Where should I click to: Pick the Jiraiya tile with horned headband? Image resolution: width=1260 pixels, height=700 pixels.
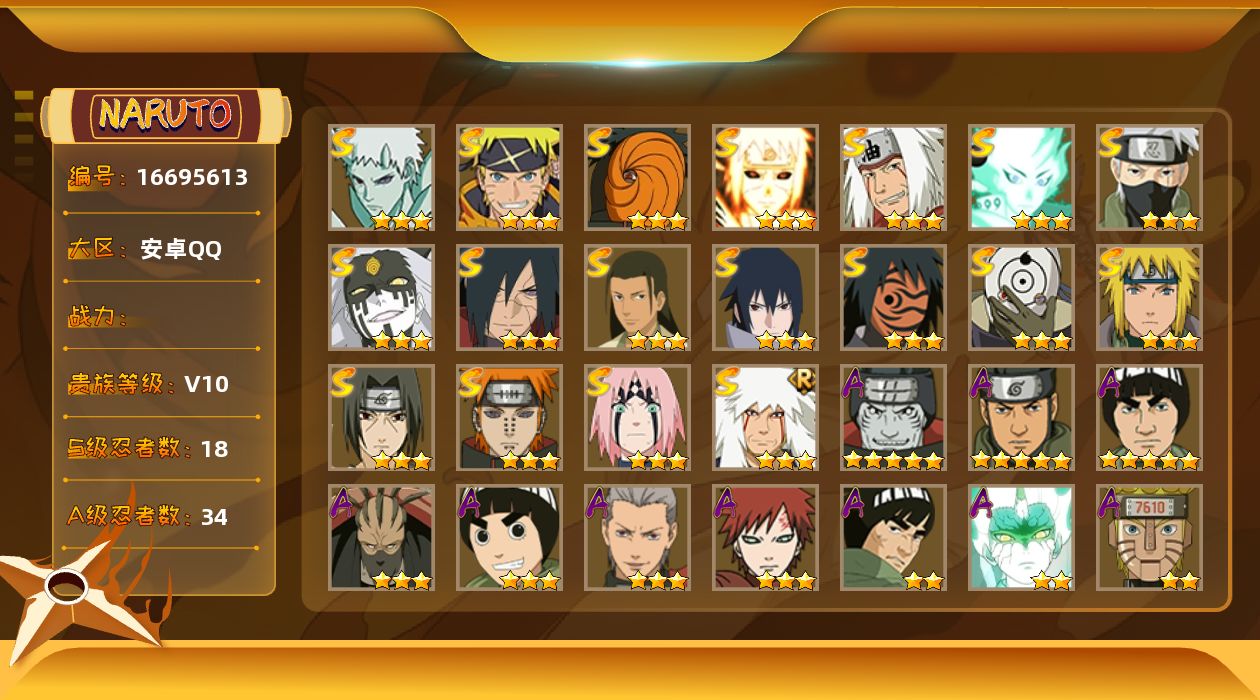(x=893, y=177)
